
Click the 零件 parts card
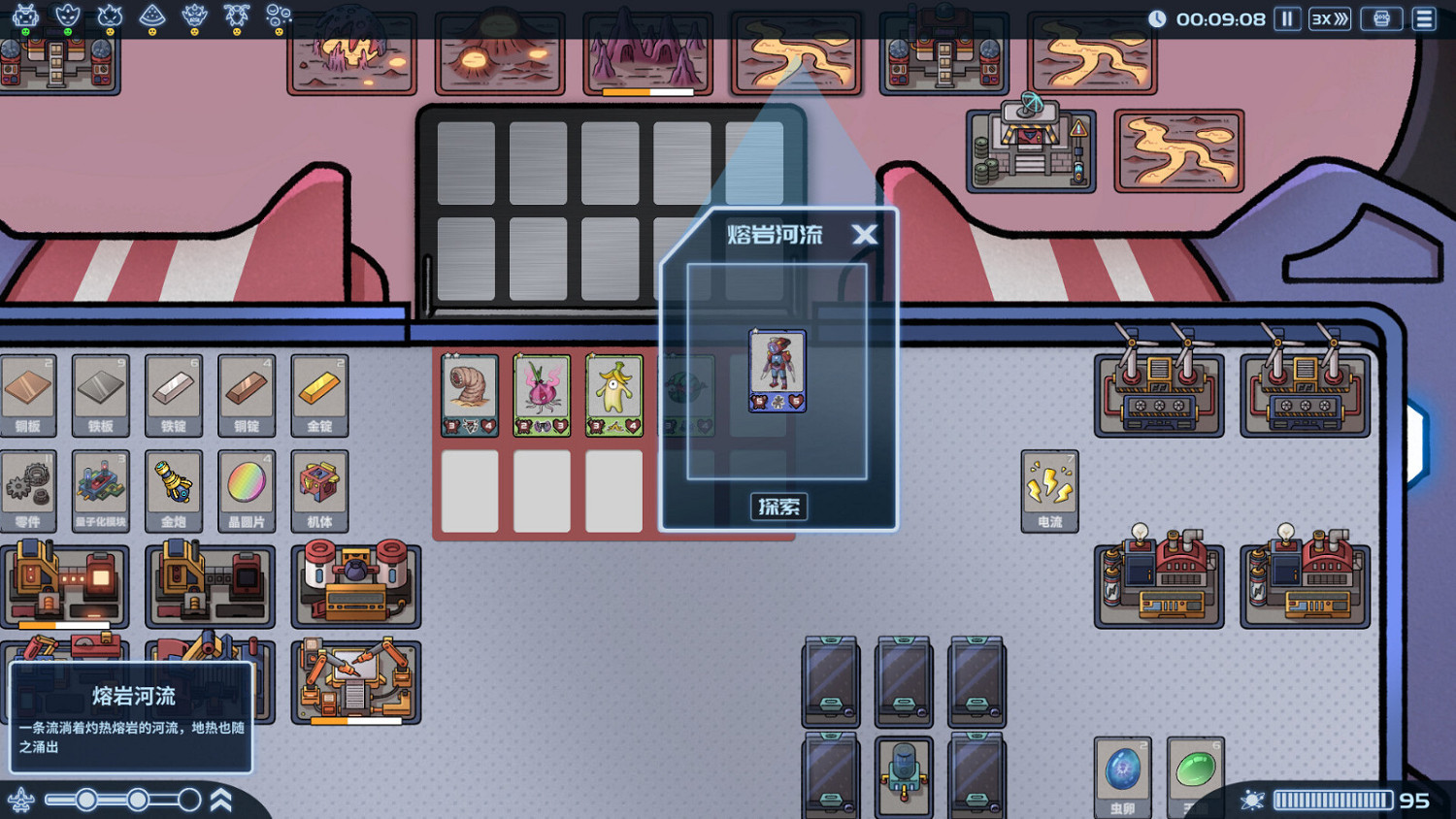pos(29,488)
